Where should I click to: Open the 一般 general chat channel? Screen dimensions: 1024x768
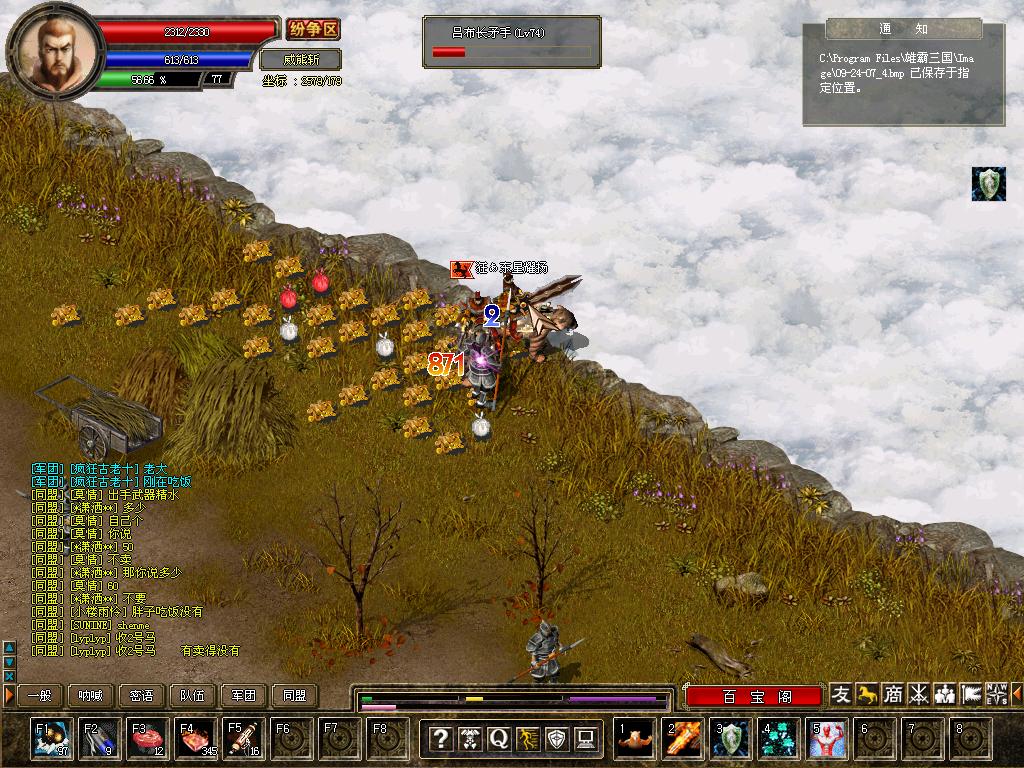click(40, 695)
